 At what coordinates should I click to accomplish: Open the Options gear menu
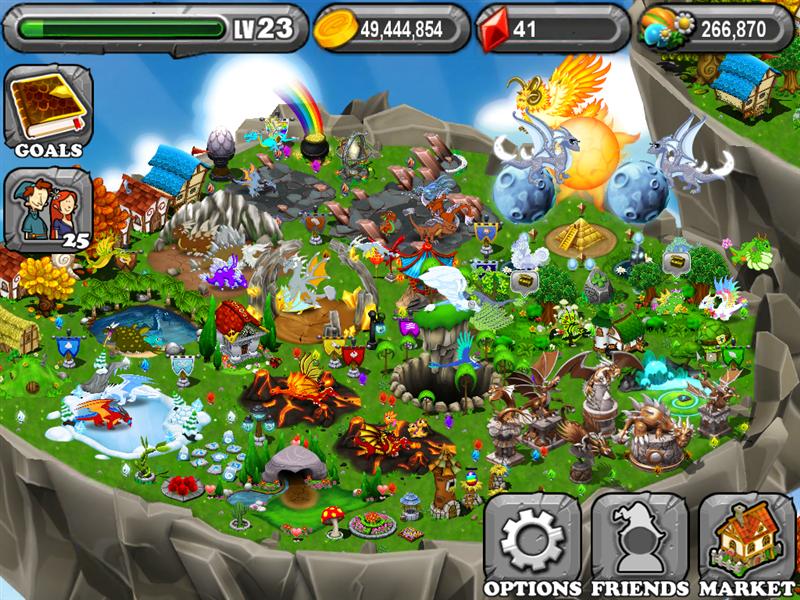point(532,543)
